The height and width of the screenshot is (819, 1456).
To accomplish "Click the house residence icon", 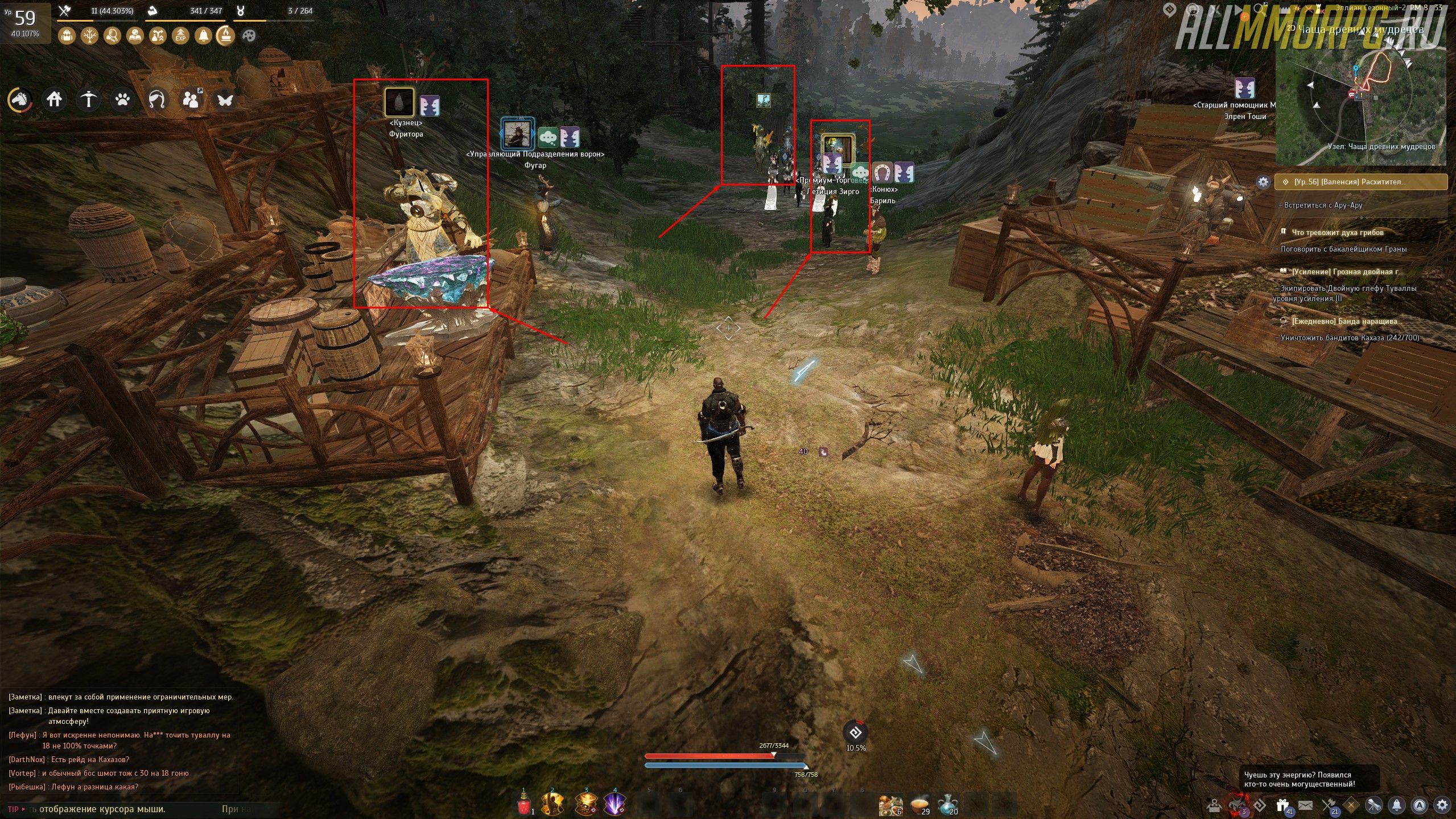I will pos(54,100).
